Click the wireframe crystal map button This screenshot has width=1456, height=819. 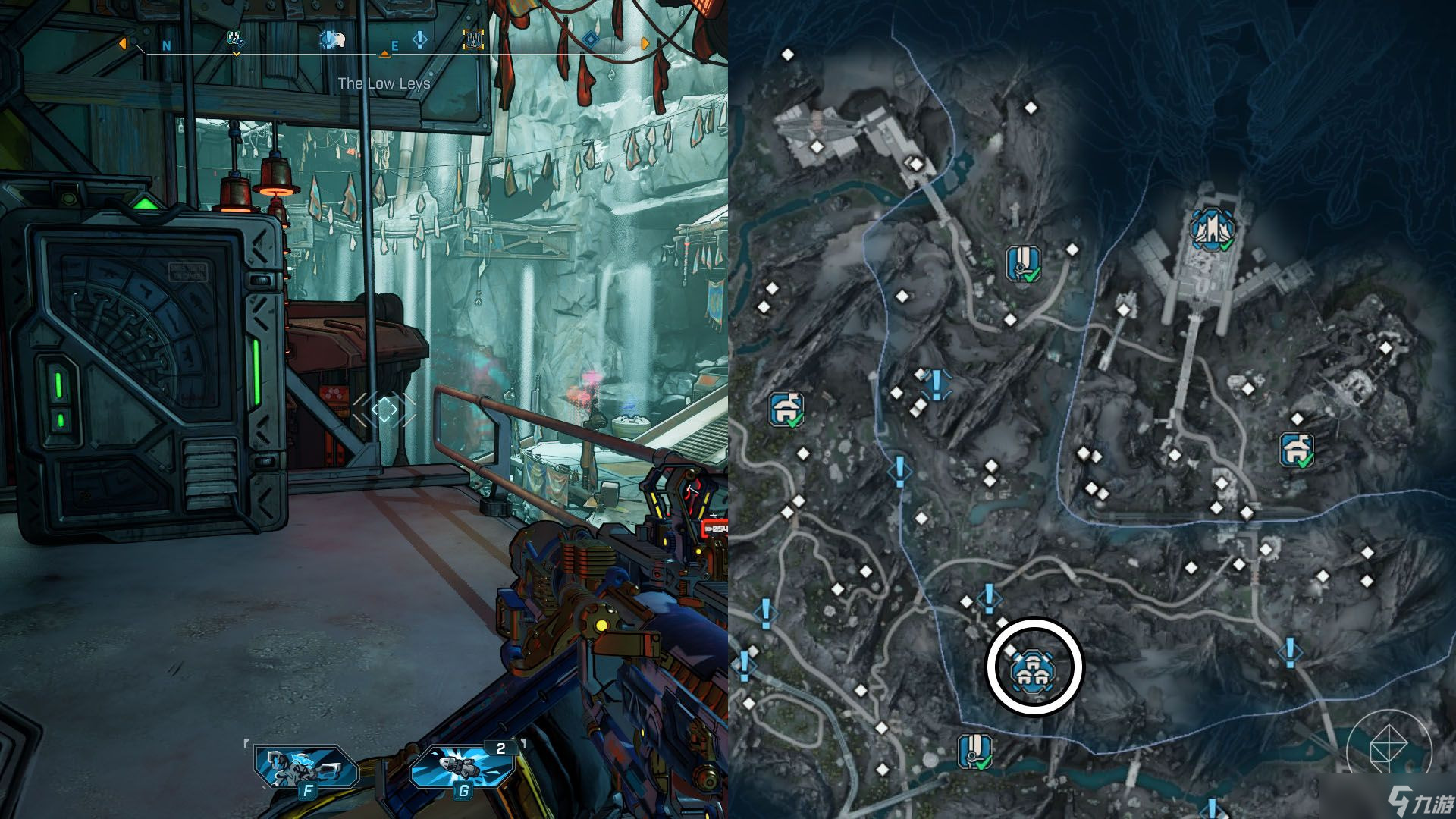pos(1388,748)
